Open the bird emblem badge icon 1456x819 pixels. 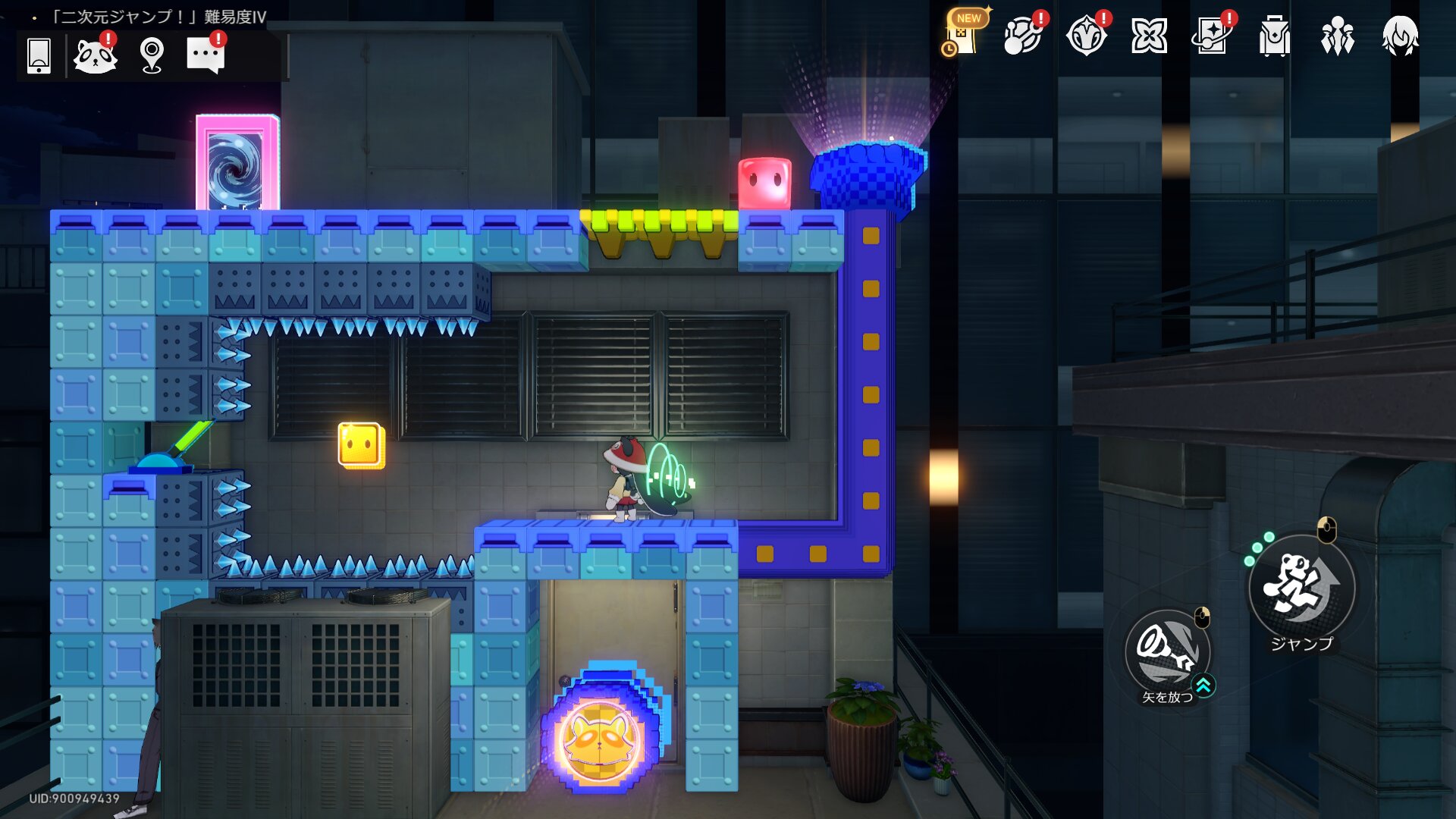click(1086, 36)
